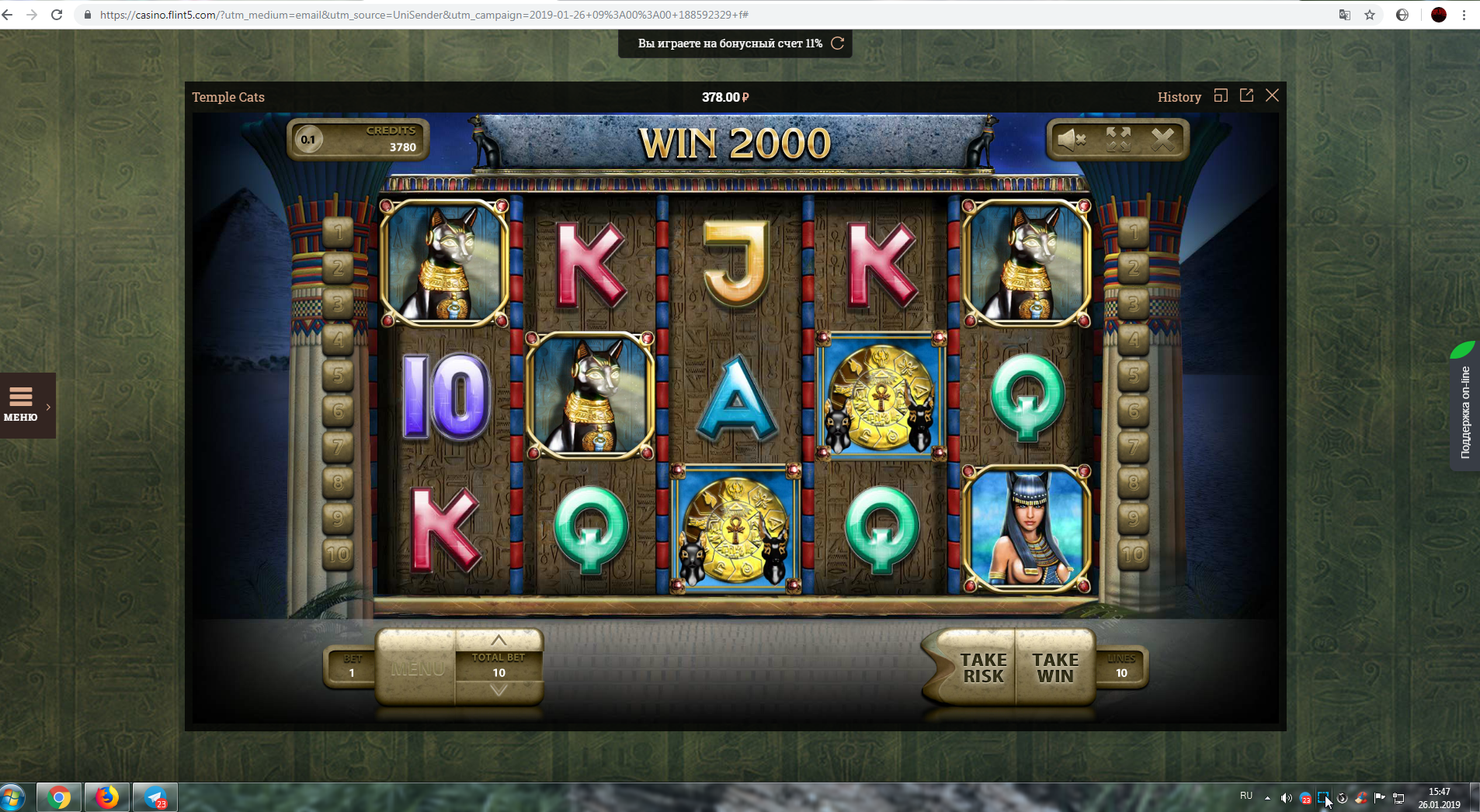The image size is (1480, 812).
Task: Refresh the bonus account balance notice
Action: pyautogui.click(x=837, y=43)
